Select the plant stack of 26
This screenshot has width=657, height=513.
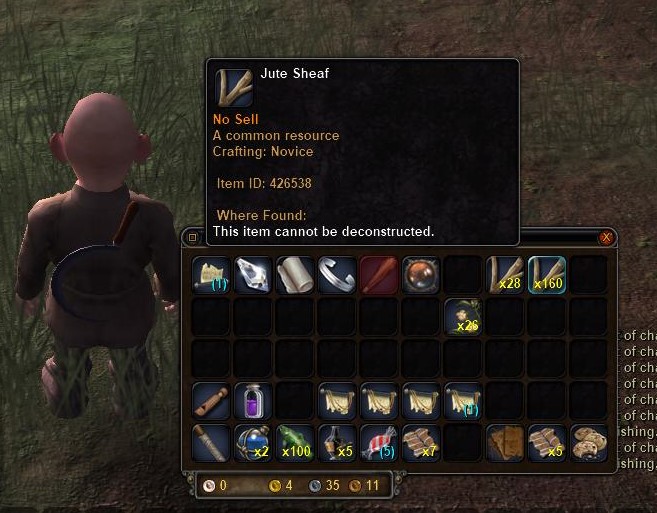(x=463, y=316)
